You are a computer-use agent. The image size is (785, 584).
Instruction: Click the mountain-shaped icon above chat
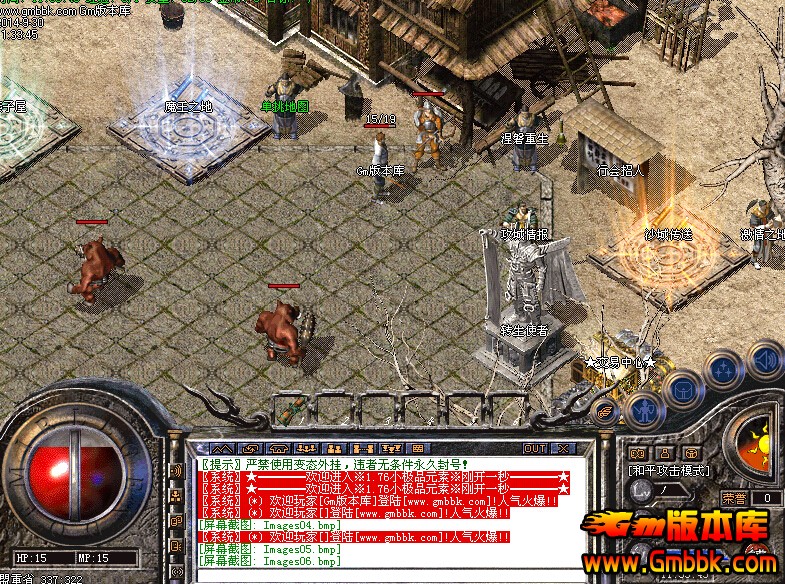223,448
